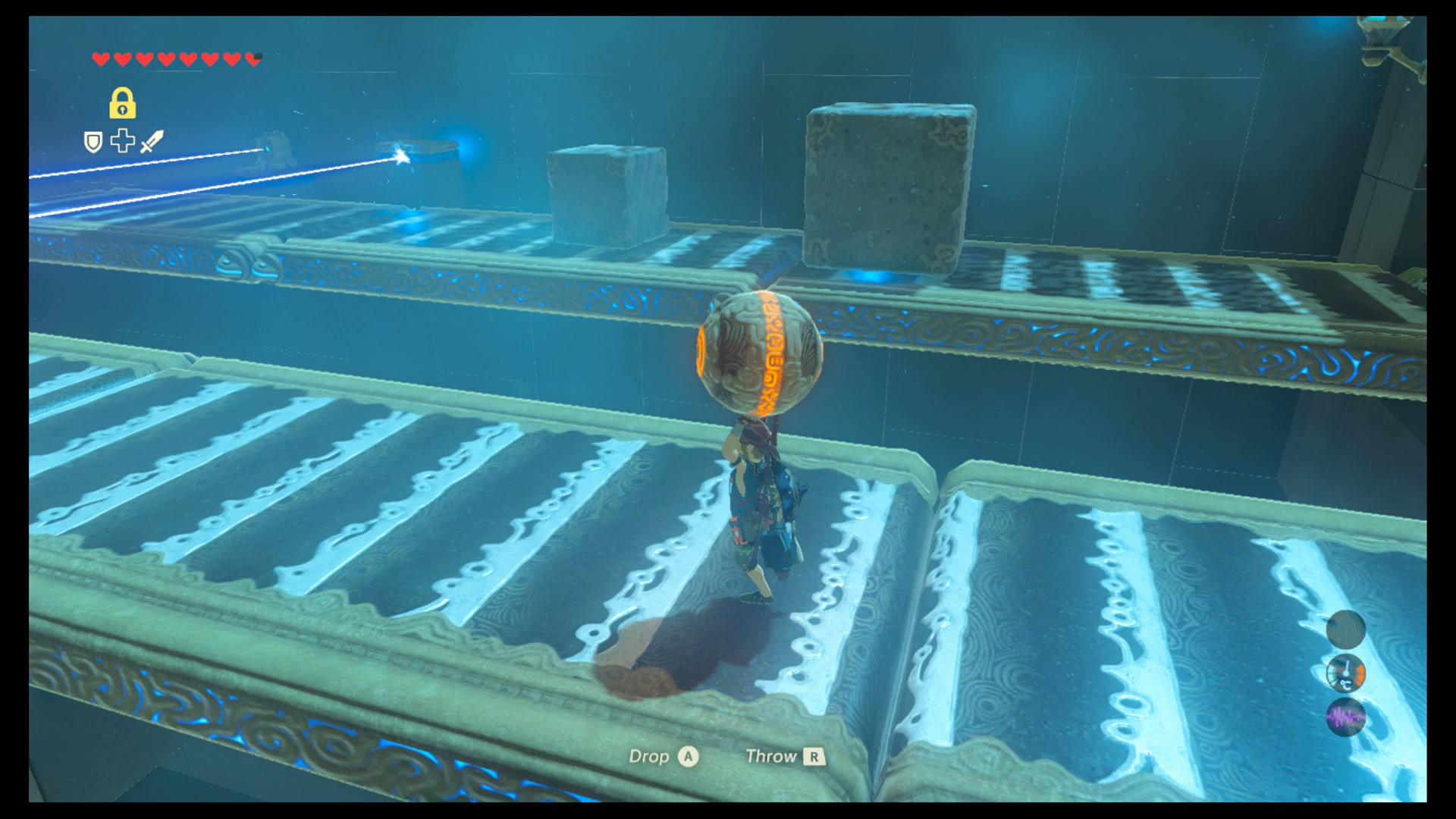Screen dimensions: 1456x819
Task: Select the Drop label at screen bottom
Action: pyautogui.click(x=649, y=756)
